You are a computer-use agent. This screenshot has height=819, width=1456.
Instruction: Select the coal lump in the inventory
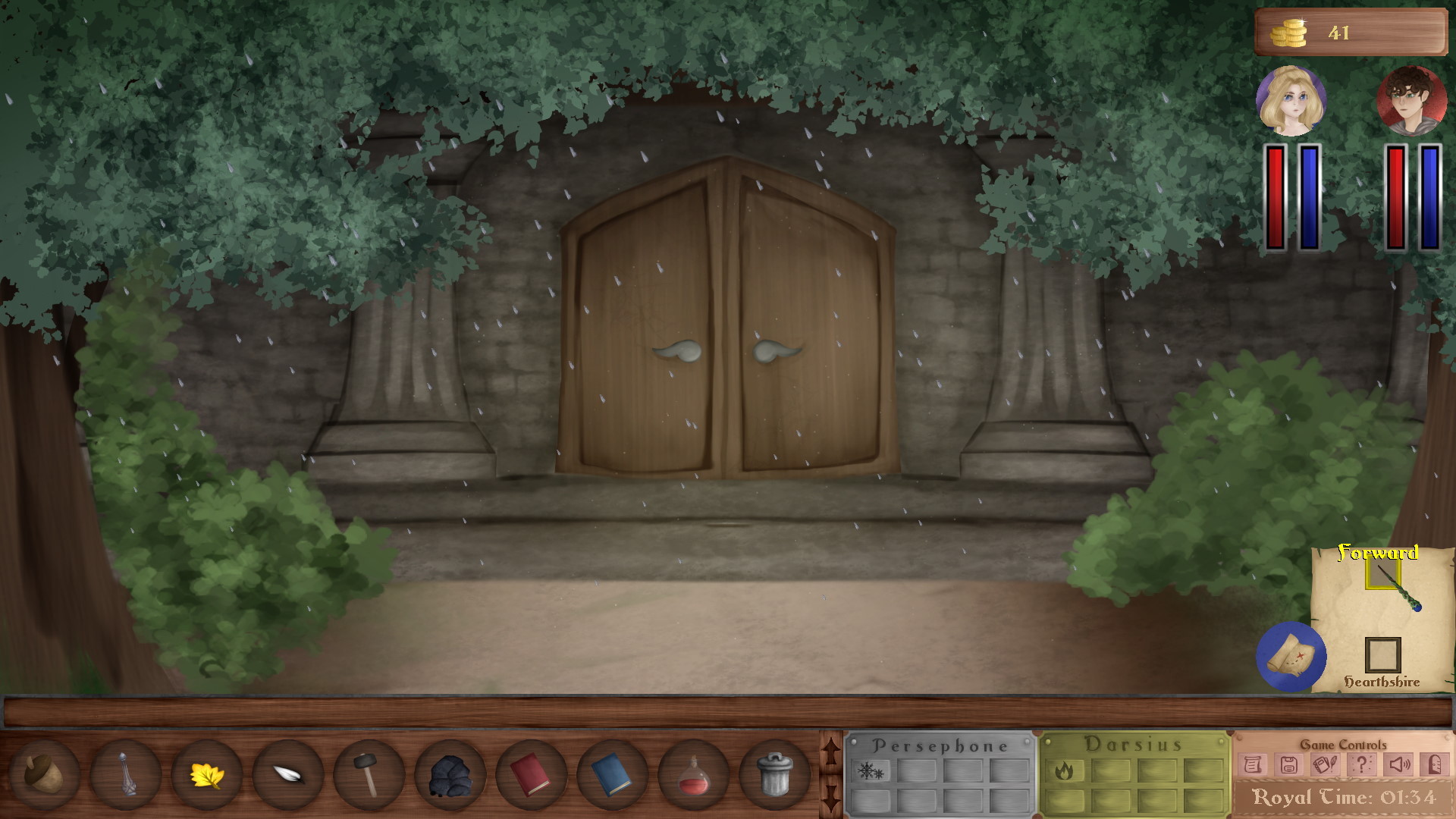click(450, 776)
